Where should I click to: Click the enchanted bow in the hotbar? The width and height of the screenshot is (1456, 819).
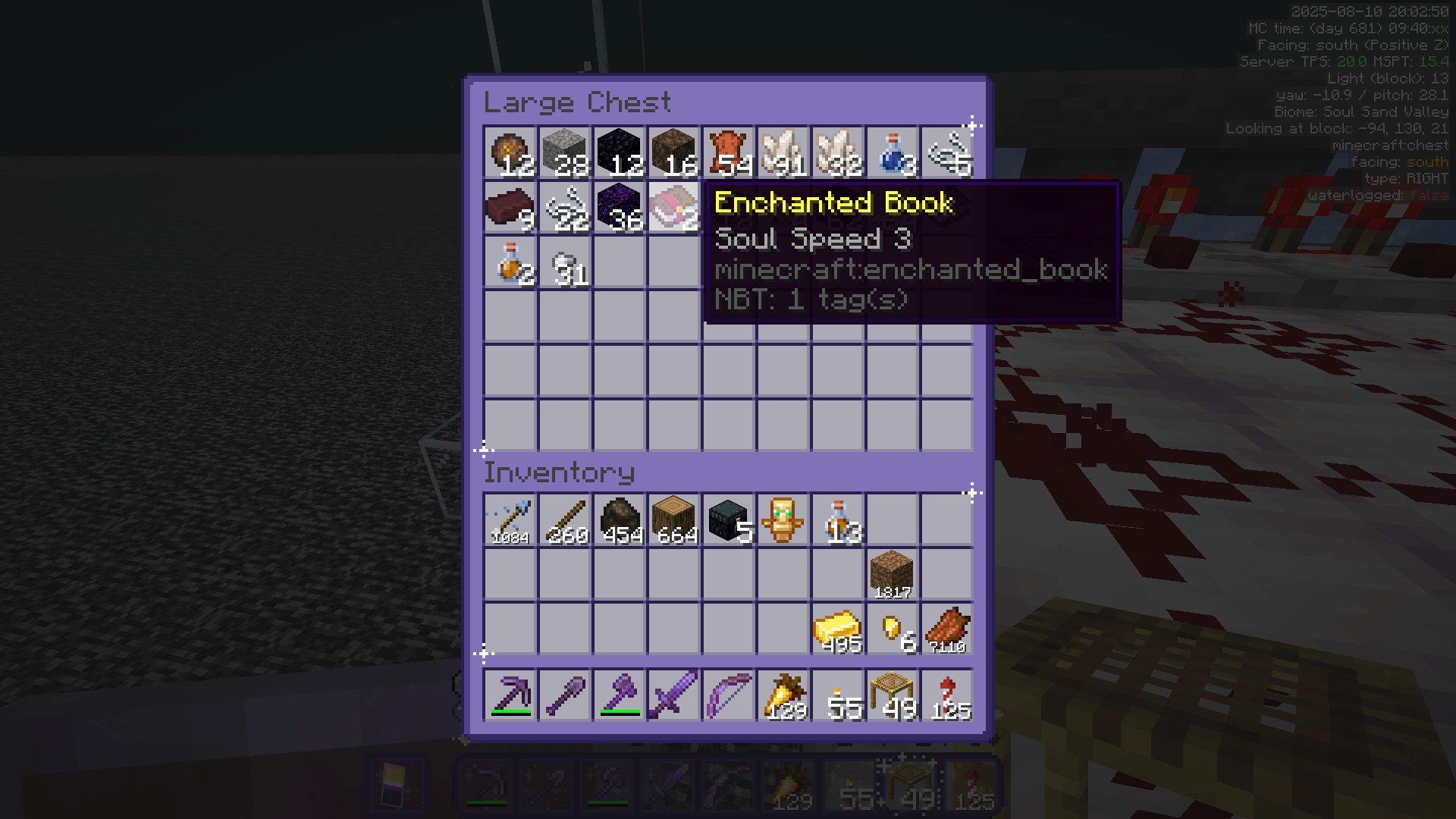[x=729, y=695]
